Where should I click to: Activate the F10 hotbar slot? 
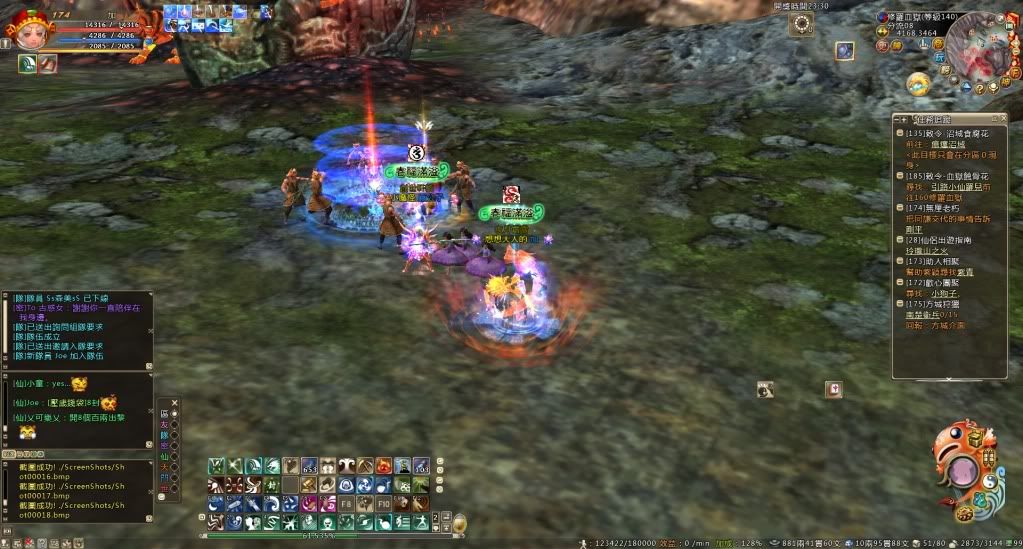point(384,504)
